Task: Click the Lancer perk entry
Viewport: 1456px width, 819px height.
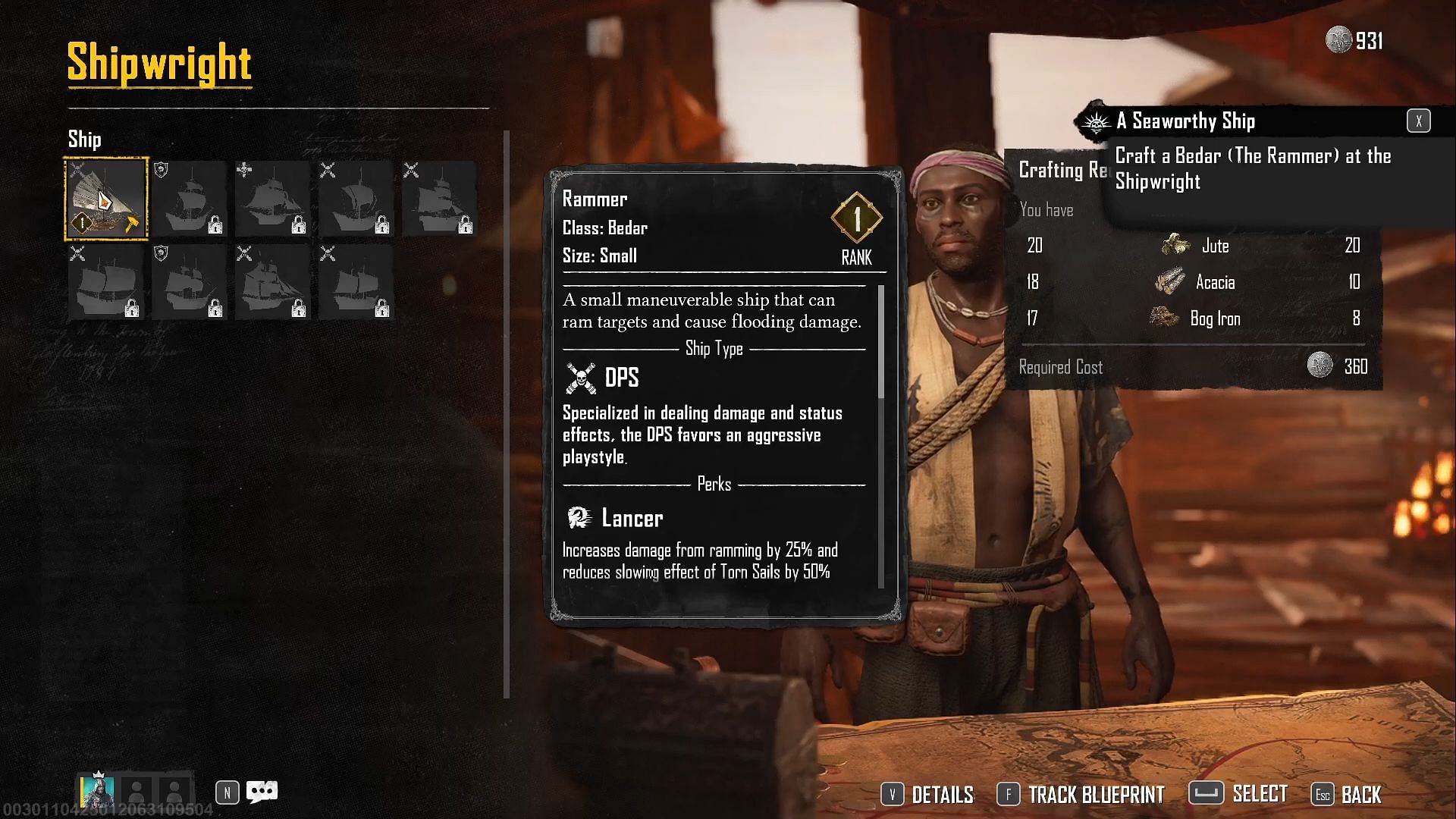Action: pos(631,519)
